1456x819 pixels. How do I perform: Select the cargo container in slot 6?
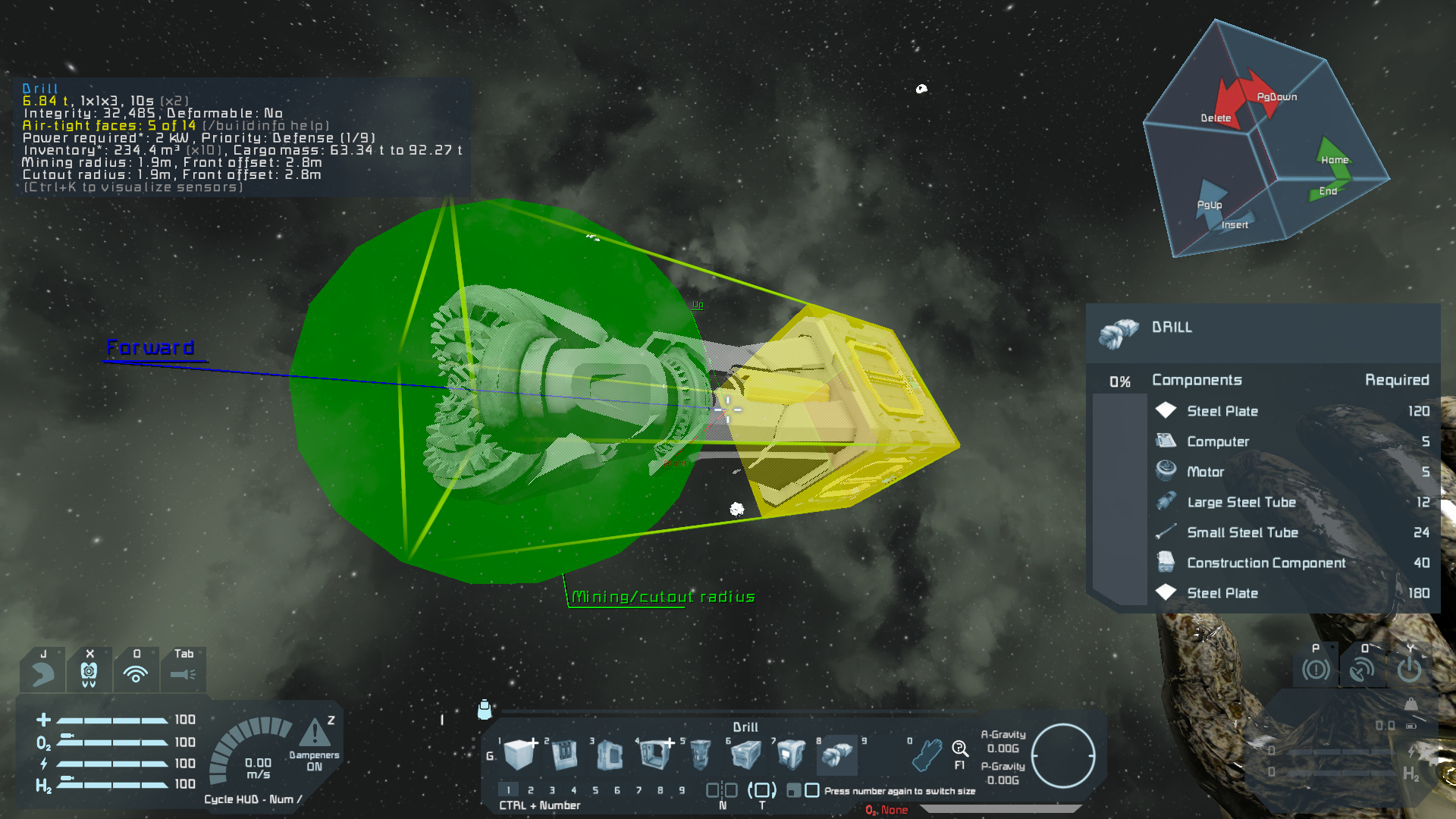click(x=745, y=755)
